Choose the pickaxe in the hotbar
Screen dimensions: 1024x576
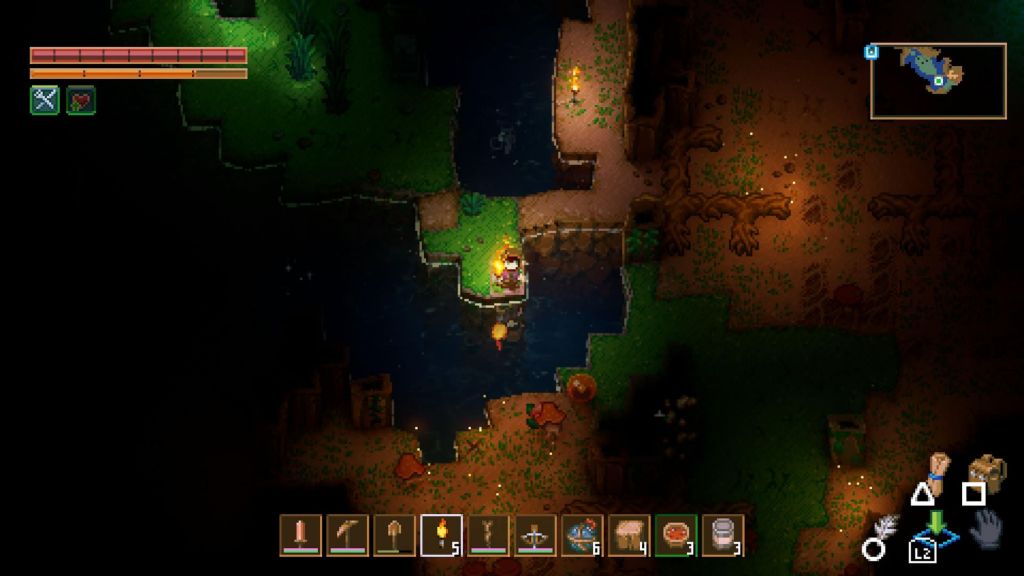[347, 535]
